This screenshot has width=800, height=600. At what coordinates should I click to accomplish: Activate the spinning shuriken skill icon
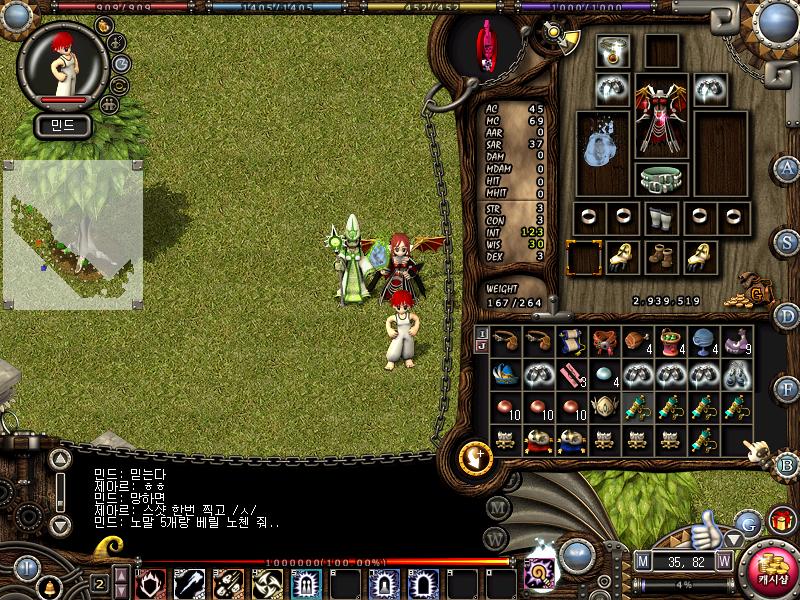pyautogui.click(x=265, y=583)
